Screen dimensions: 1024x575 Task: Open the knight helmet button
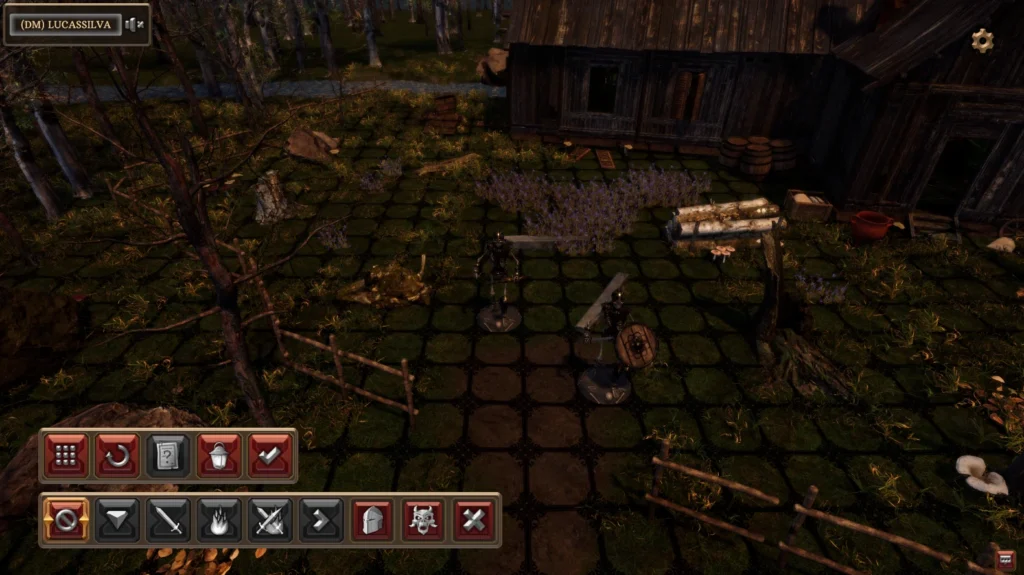(372, 520)
